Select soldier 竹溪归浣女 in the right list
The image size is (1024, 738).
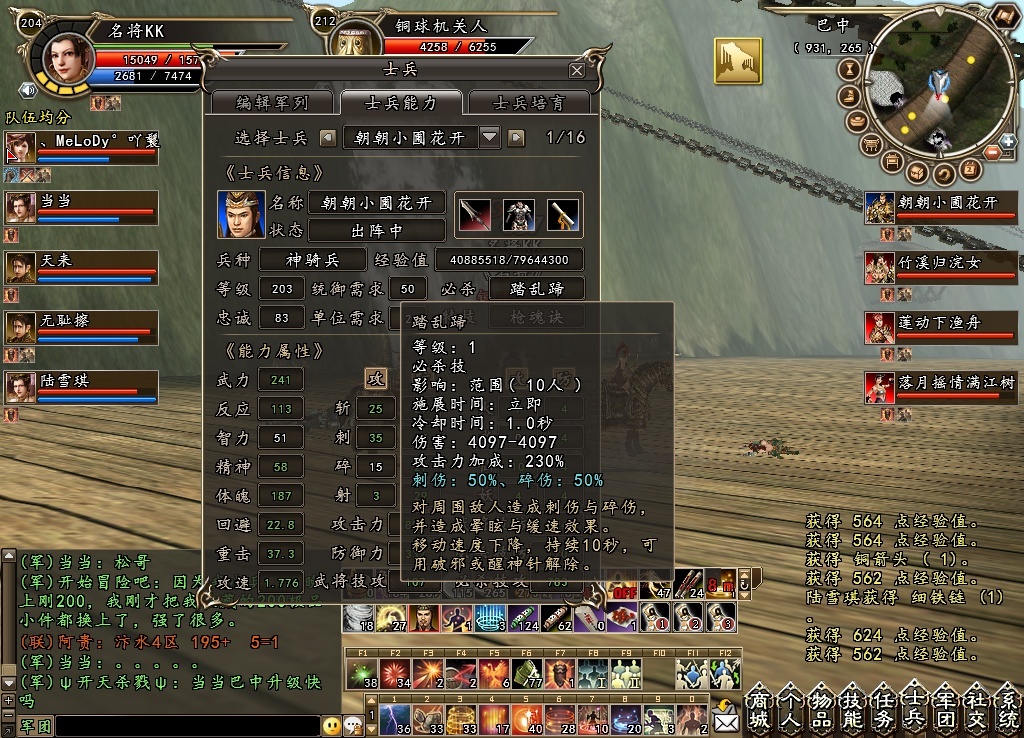[880, 267]
